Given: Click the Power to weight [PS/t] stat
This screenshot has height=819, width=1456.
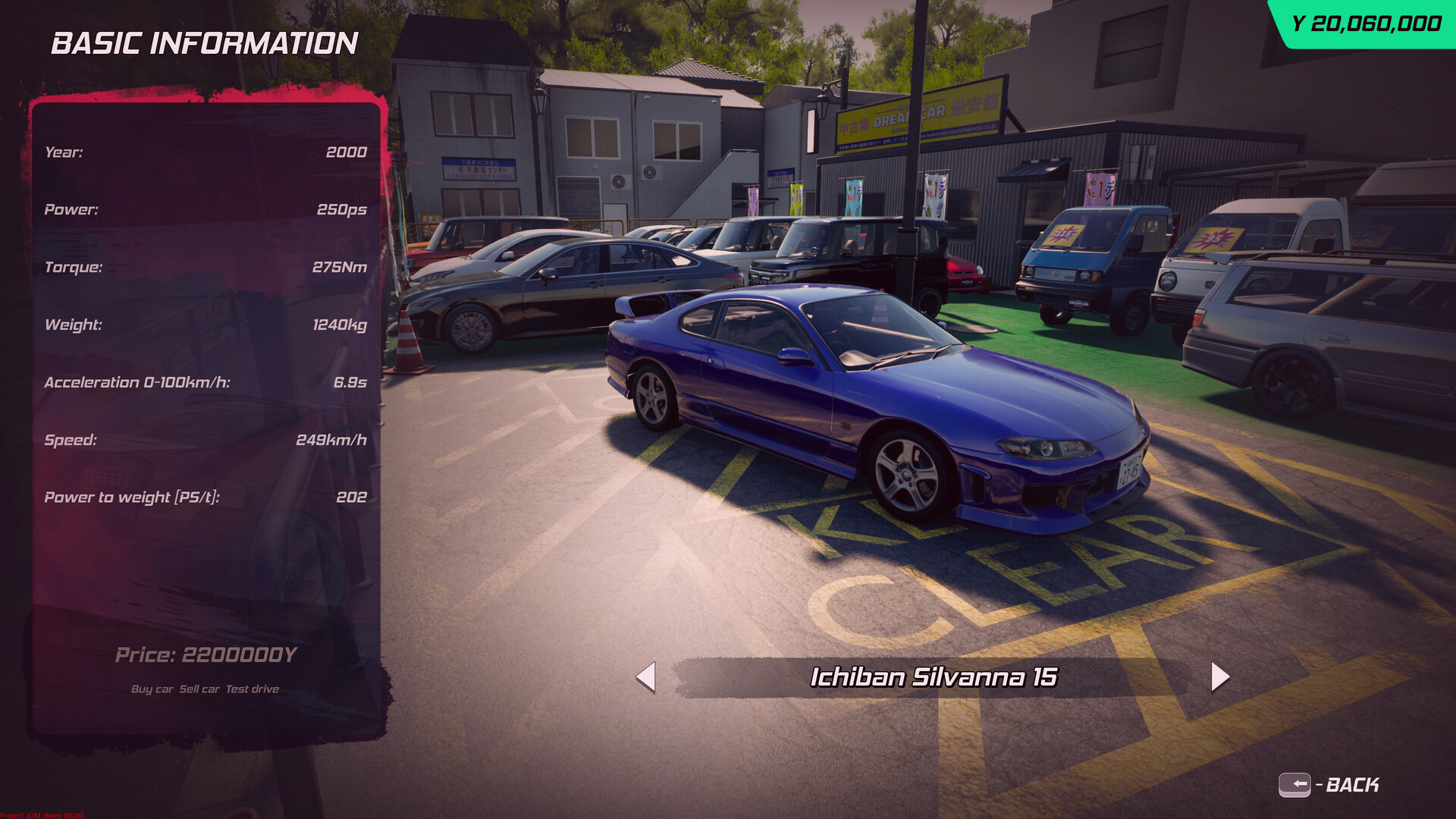Looking at the screenshot, I should point(205,497).
